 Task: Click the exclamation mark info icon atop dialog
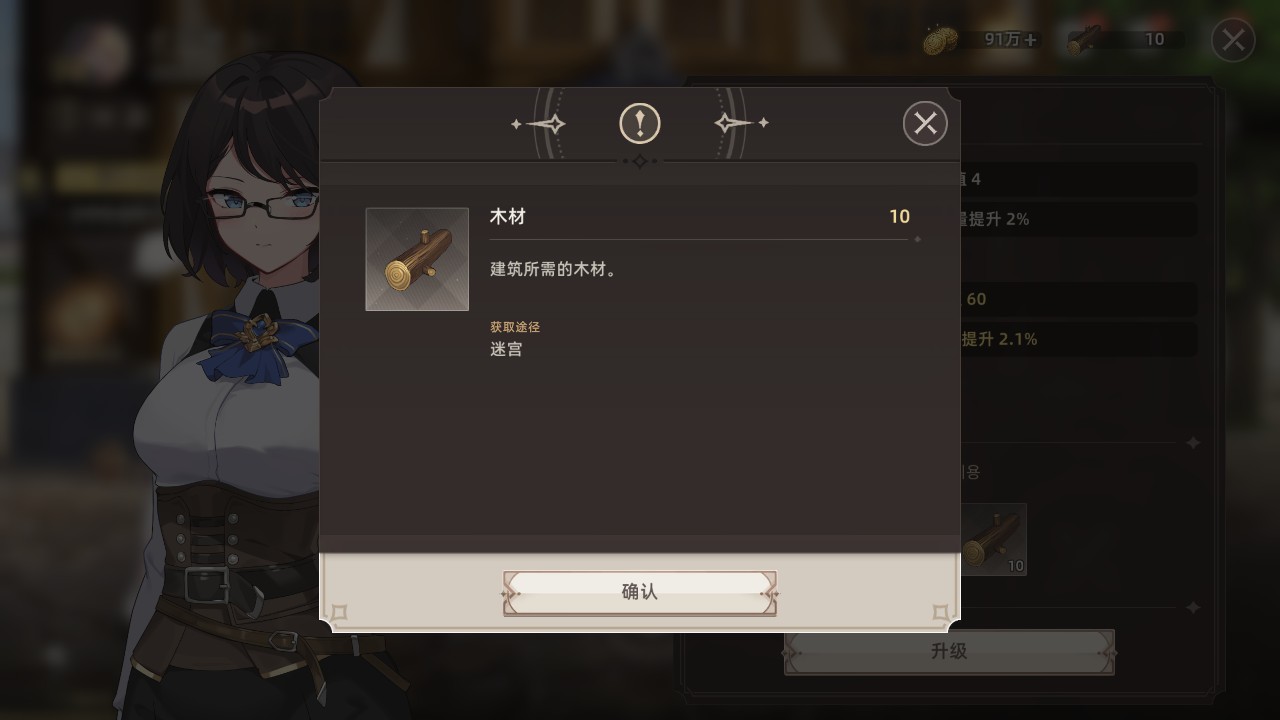tap(639, 123)
